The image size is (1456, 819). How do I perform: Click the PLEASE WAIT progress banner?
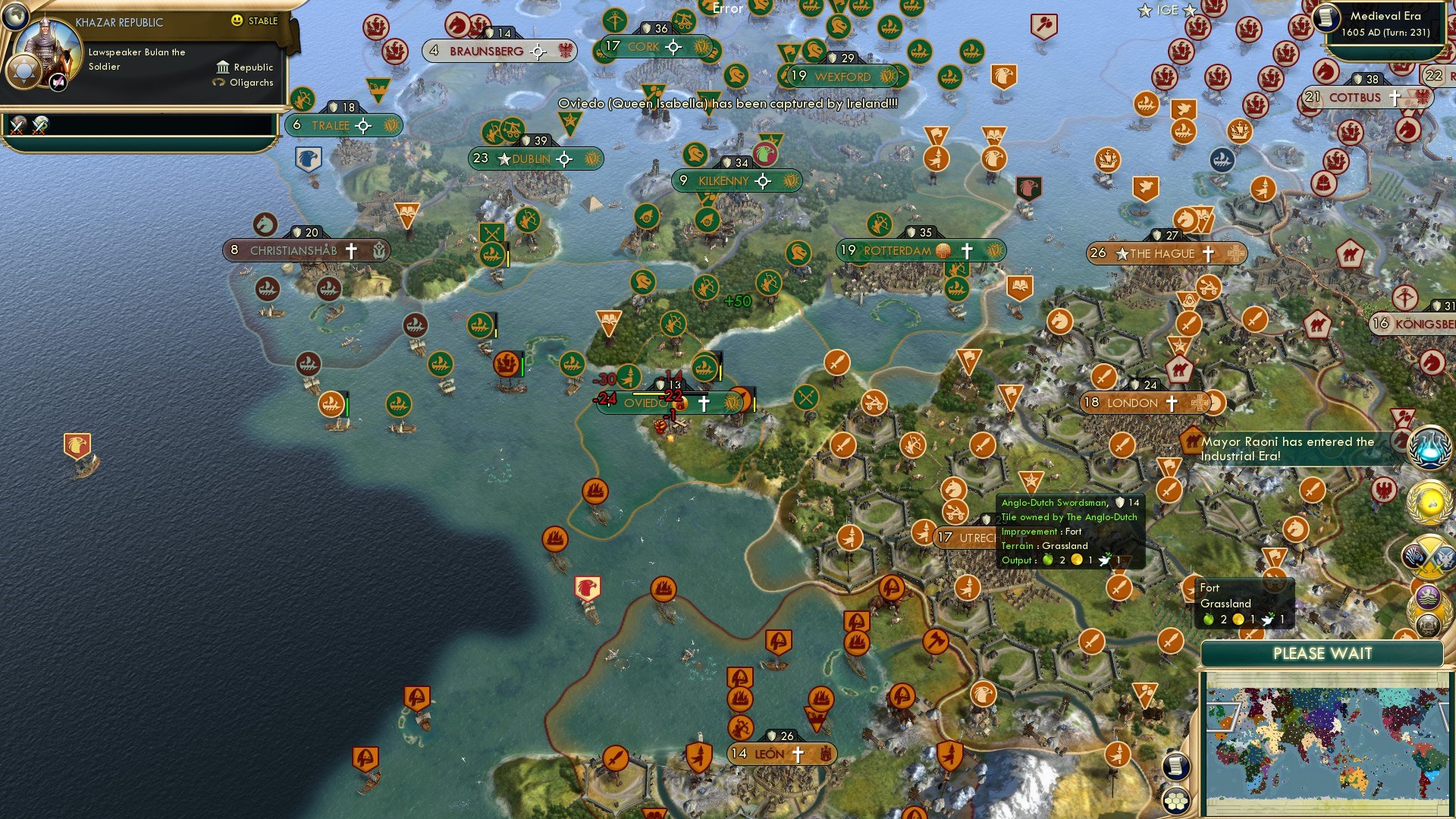[1323, 653]
